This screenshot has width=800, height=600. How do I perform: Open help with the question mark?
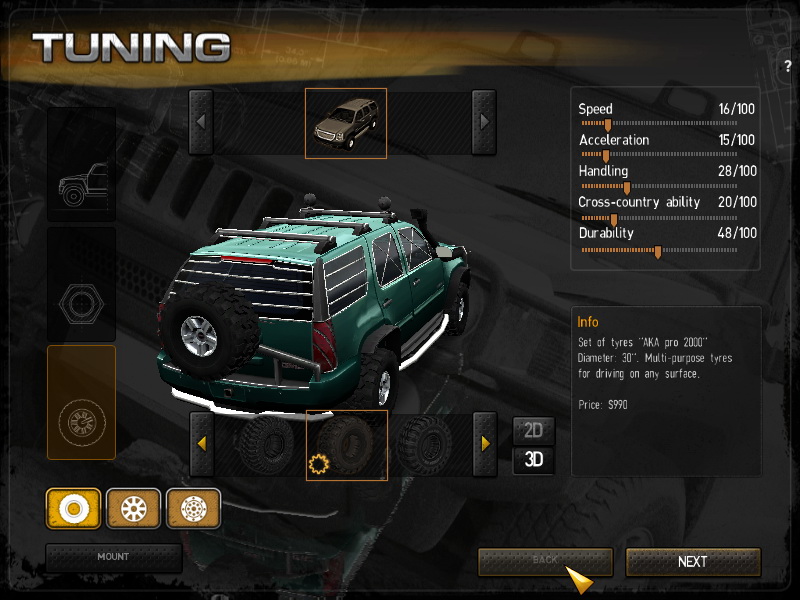[x=788, y=66]
